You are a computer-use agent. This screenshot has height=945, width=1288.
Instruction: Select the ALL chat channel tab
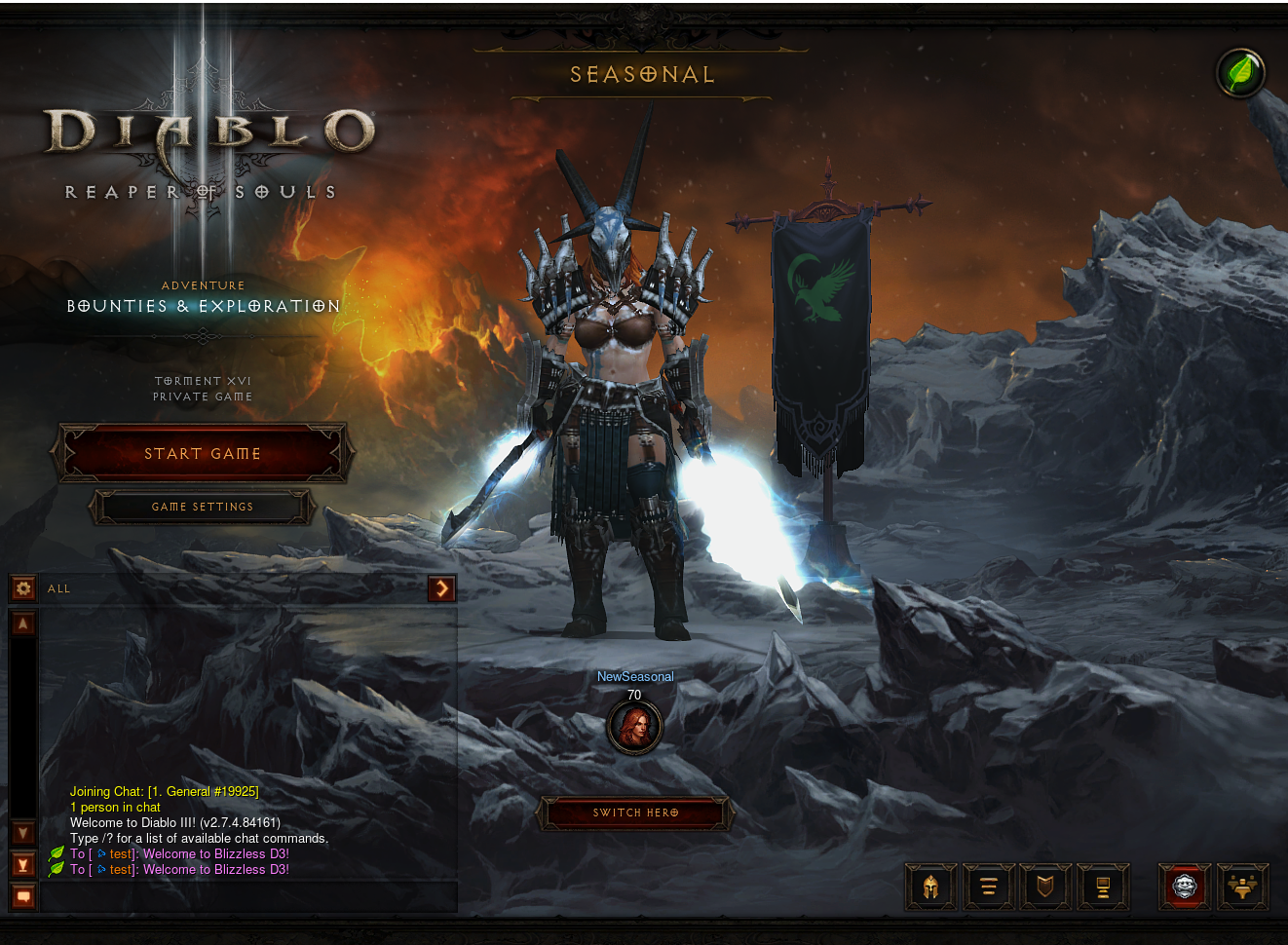pyautogui.click(x=59, y=588)
